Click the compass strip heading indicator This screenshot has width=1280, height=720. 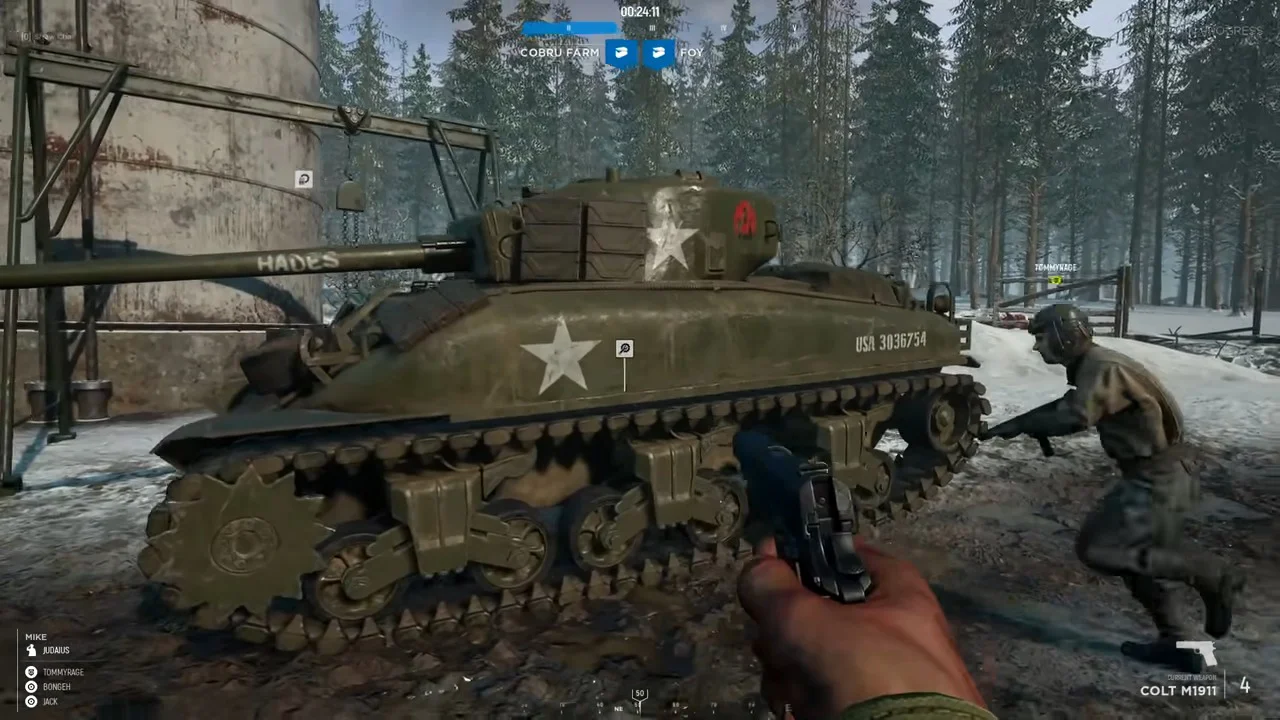pos(640,696)
